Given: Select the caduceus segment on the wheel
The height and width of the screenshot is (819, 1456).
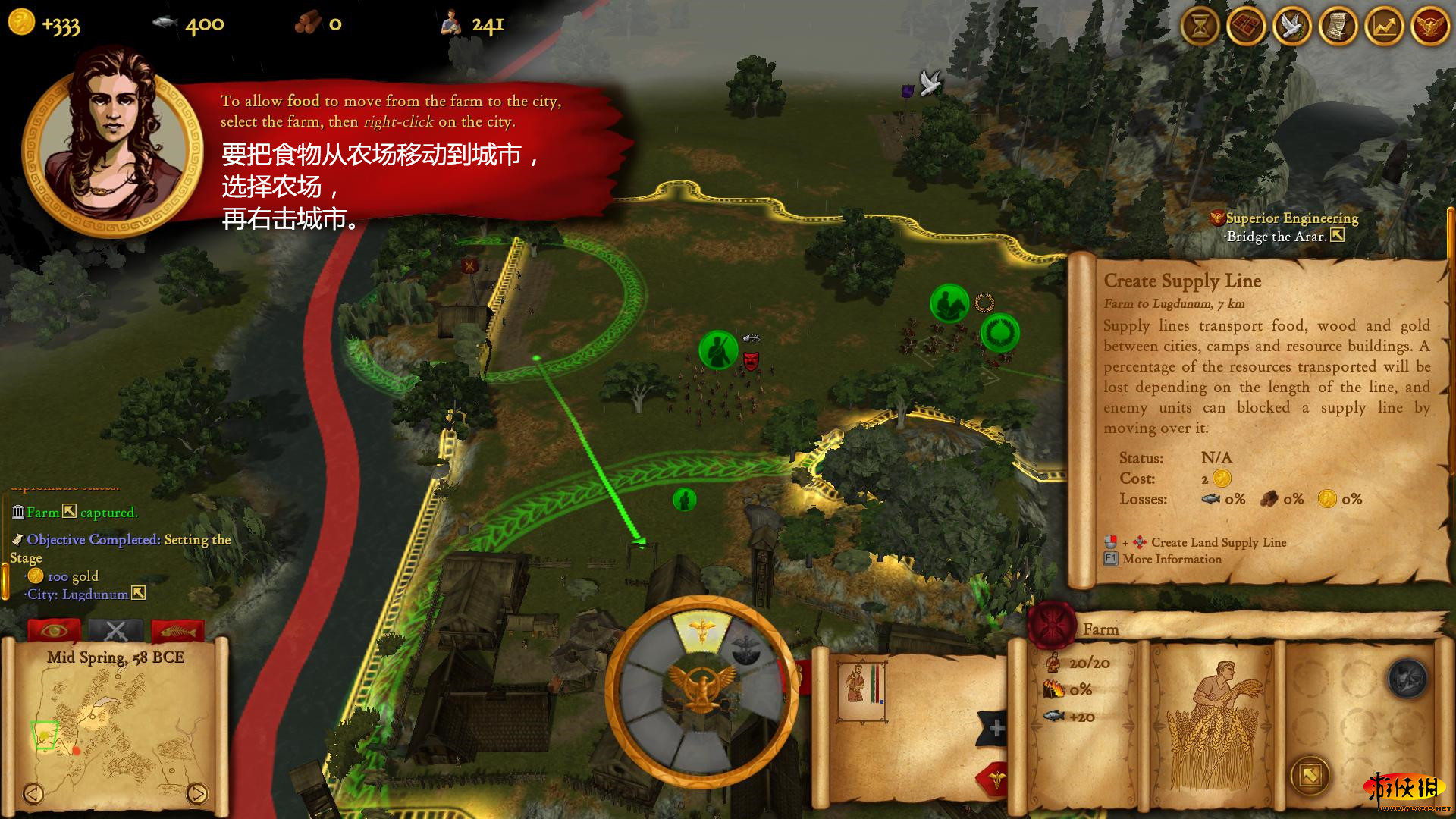Looking at the screenshot, I should coord(701,631).
